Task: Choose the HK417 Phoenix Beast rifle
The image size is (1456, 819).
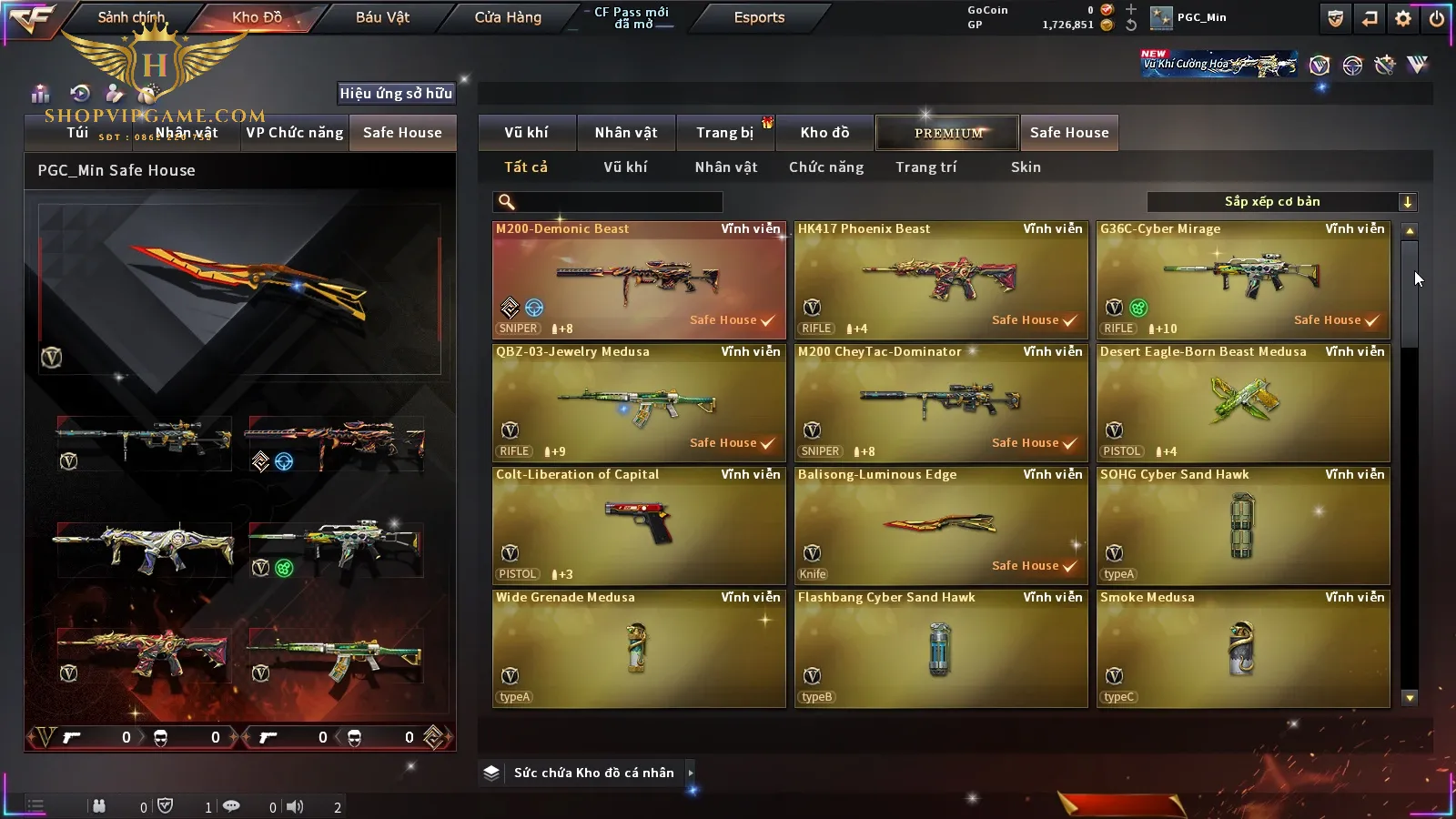Action: pos(940,279)
